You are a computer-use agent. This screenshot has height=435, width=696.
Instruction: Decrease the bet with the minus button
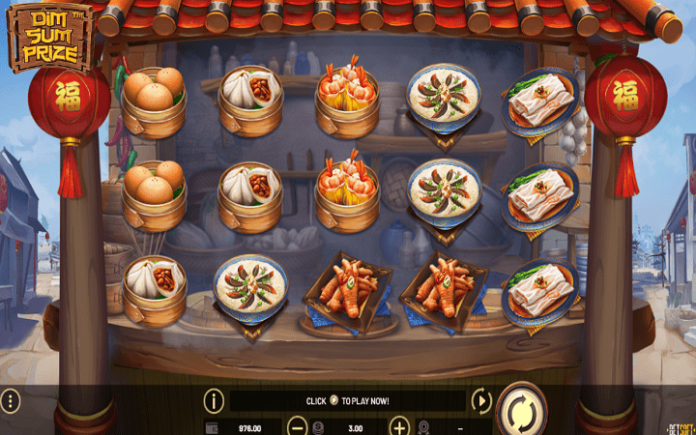296,427
